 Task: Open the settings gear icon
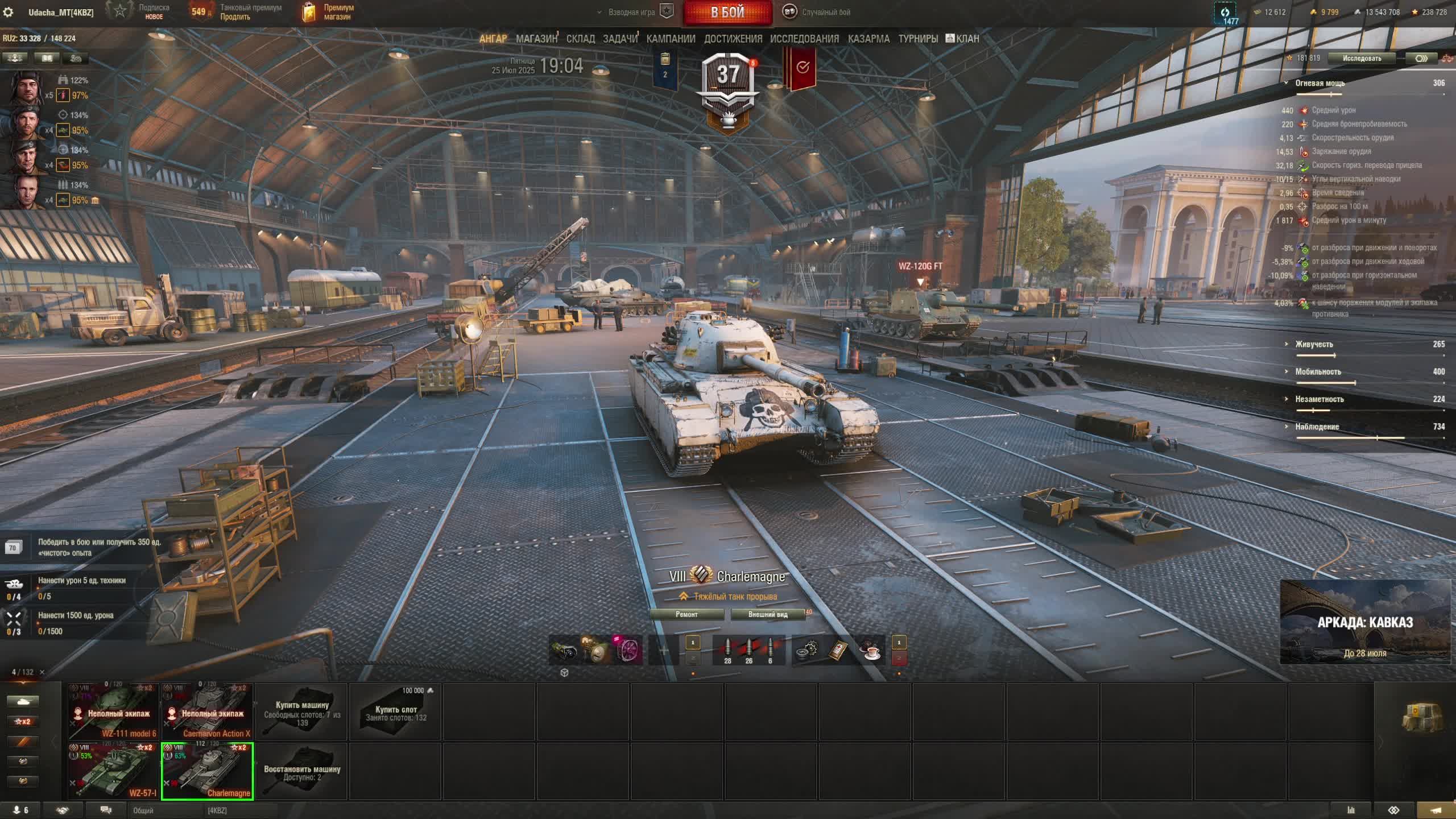point(9,12)
